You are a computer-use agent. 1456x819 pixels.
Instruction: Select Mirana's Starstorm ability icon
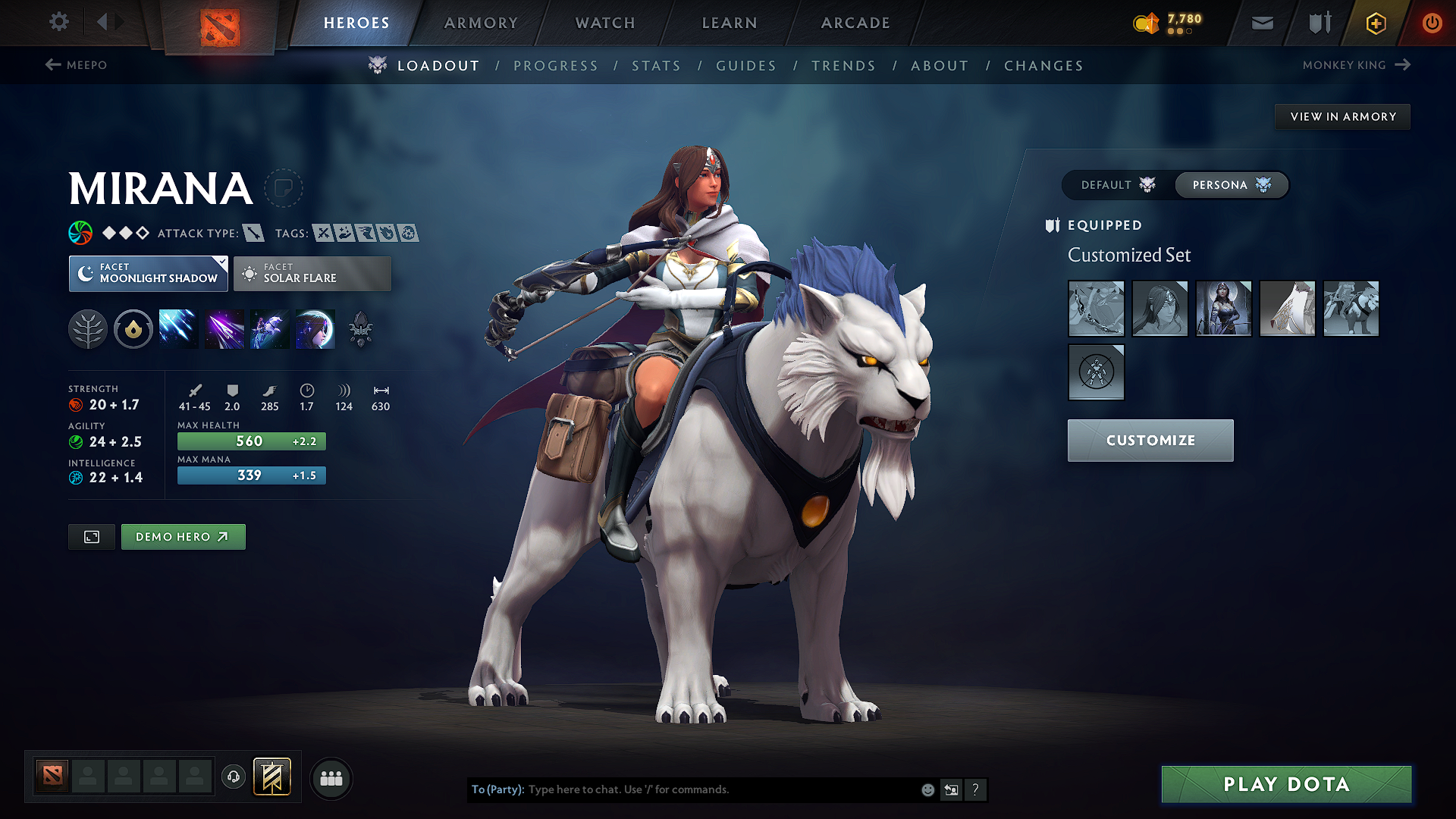click(178, 328)
